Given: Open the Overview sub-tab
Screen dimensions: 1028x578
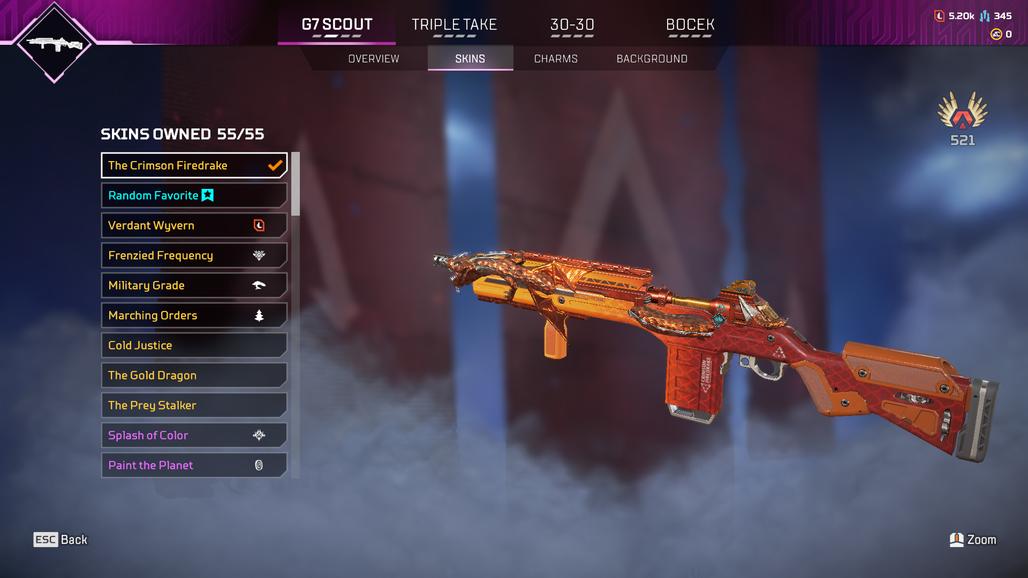Looking at the screenshot, I should coord(373,59).
